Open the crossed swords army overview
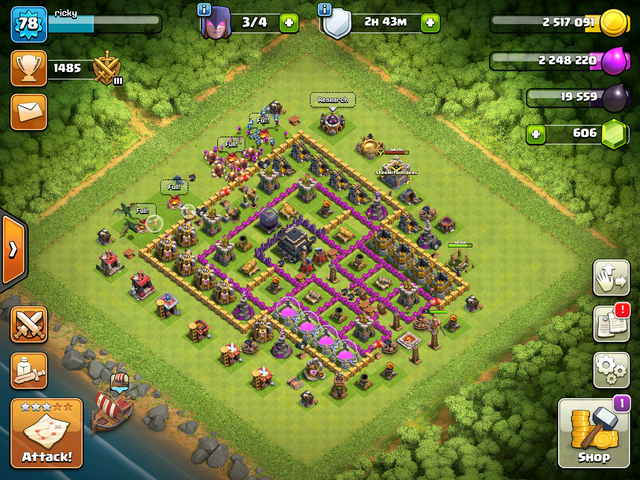Screen dimensions: 640x480 tap(29, 324)
